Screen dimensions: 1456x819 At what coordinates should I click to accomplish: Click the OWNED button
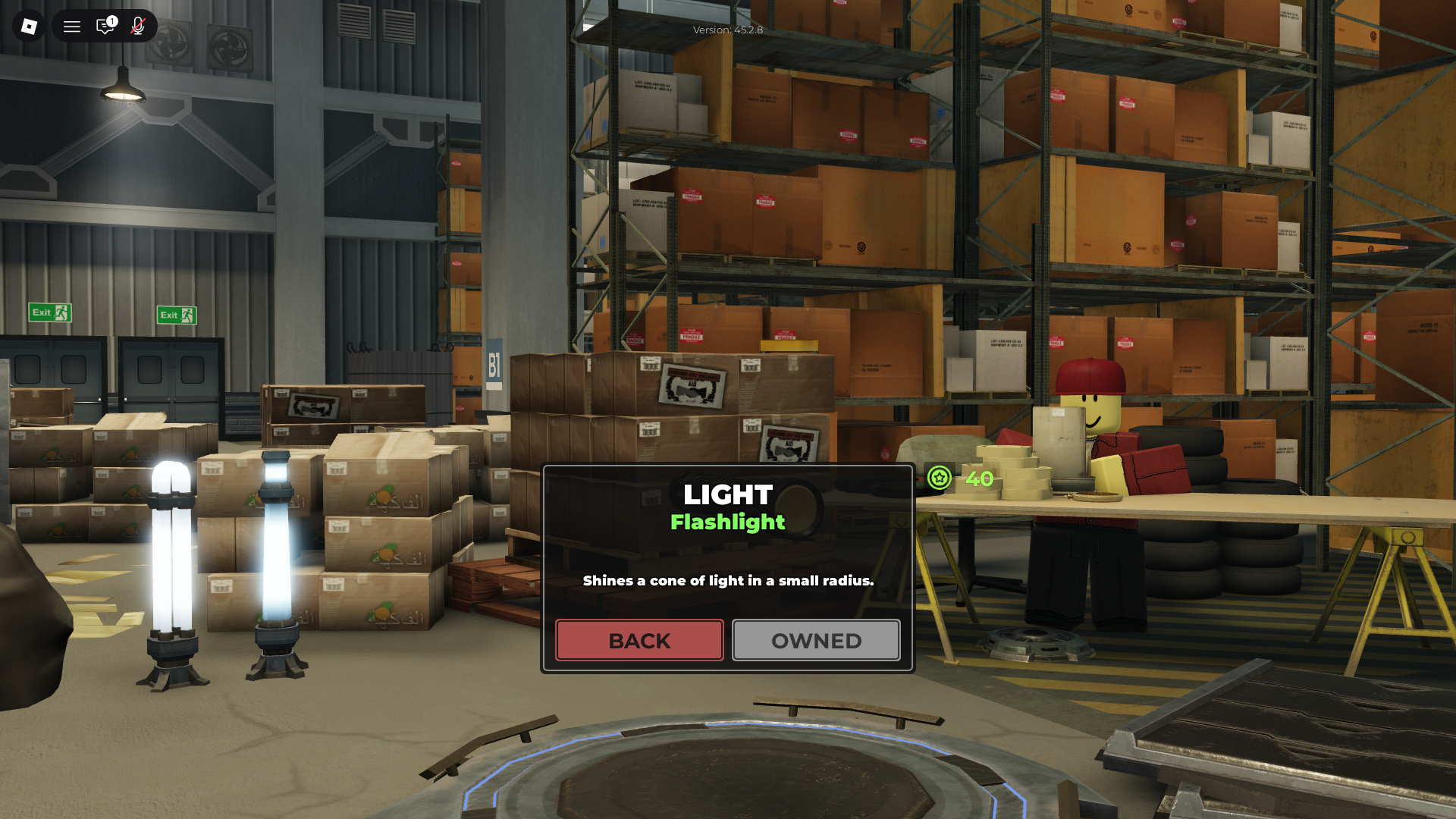[815, 640]
